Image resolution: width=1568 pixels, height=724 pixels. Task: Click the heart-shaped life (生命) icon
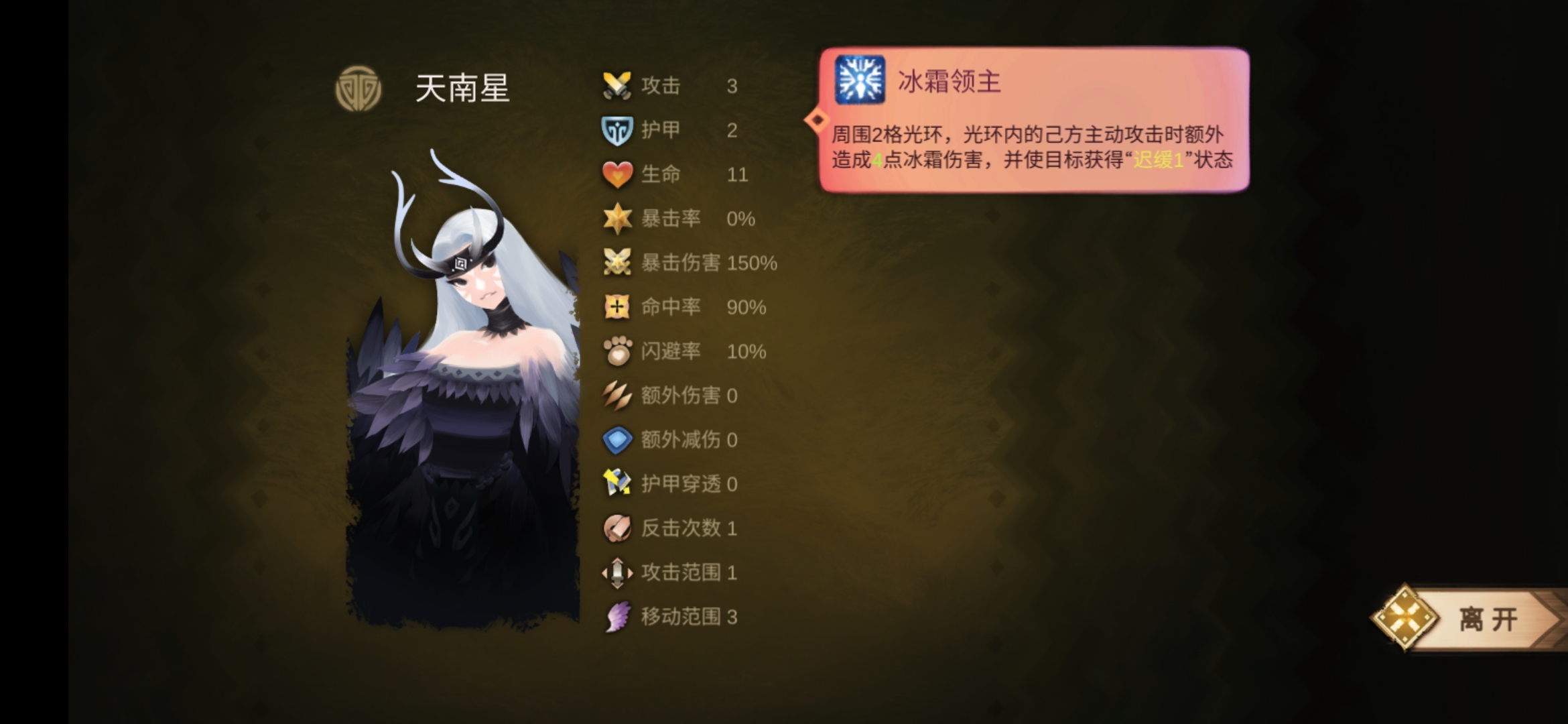point(617,174)
